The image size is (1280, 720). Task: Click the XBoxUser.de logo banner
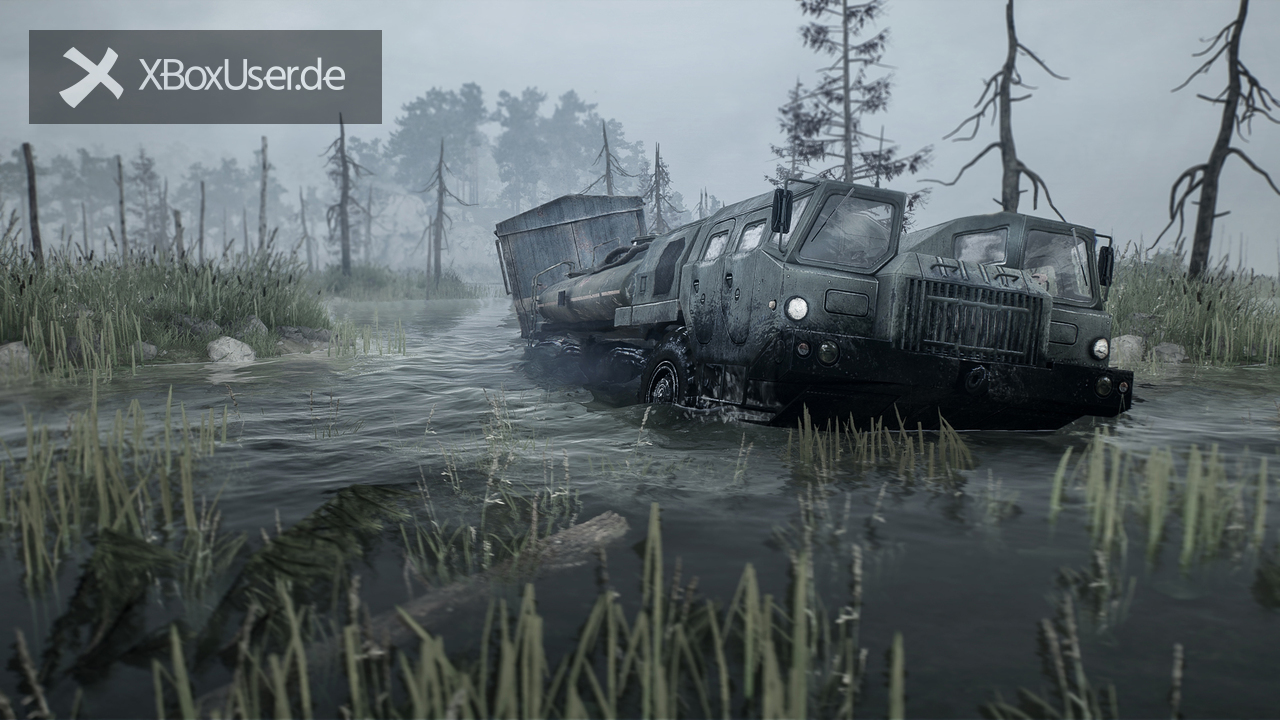click(x=205, y=77)
